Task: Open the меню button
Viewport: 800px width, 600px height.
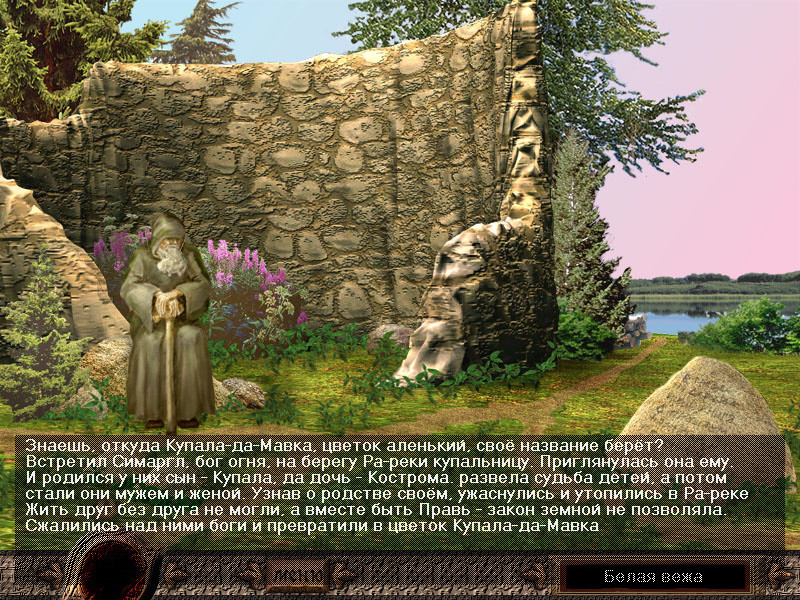Action: tap(297, 576)
